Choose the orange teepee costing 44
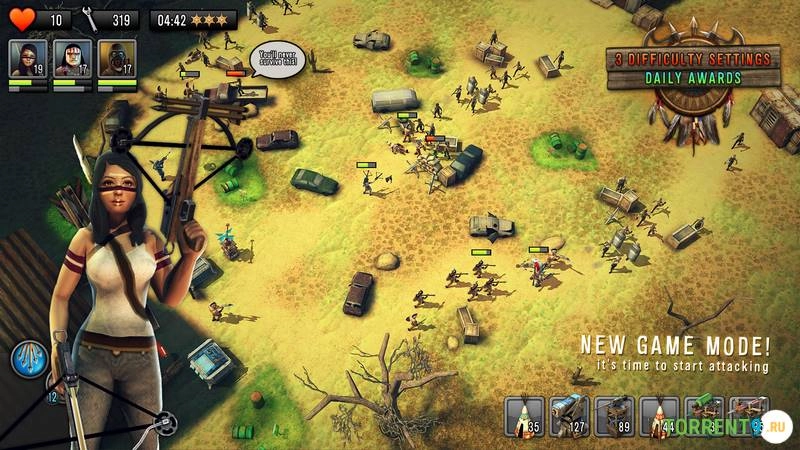This screenshot has height=450, width=800. click(x=658, y=417)
